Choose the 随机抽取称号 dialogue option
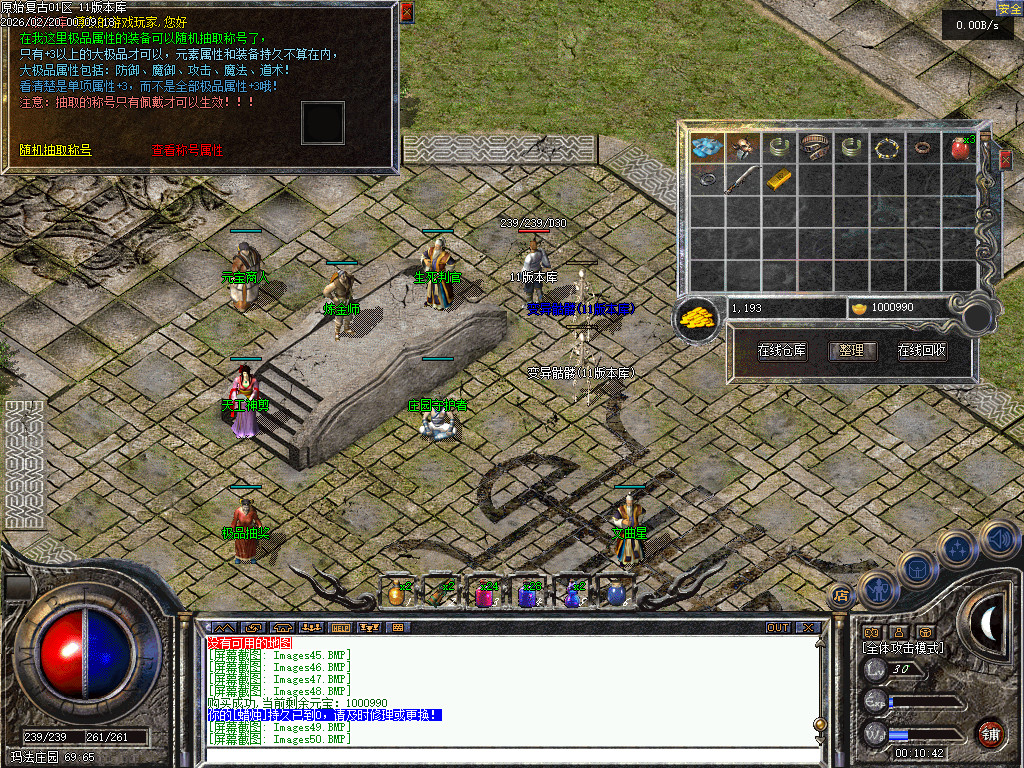This screenshot has height=768, width=1024. point(56,150)
